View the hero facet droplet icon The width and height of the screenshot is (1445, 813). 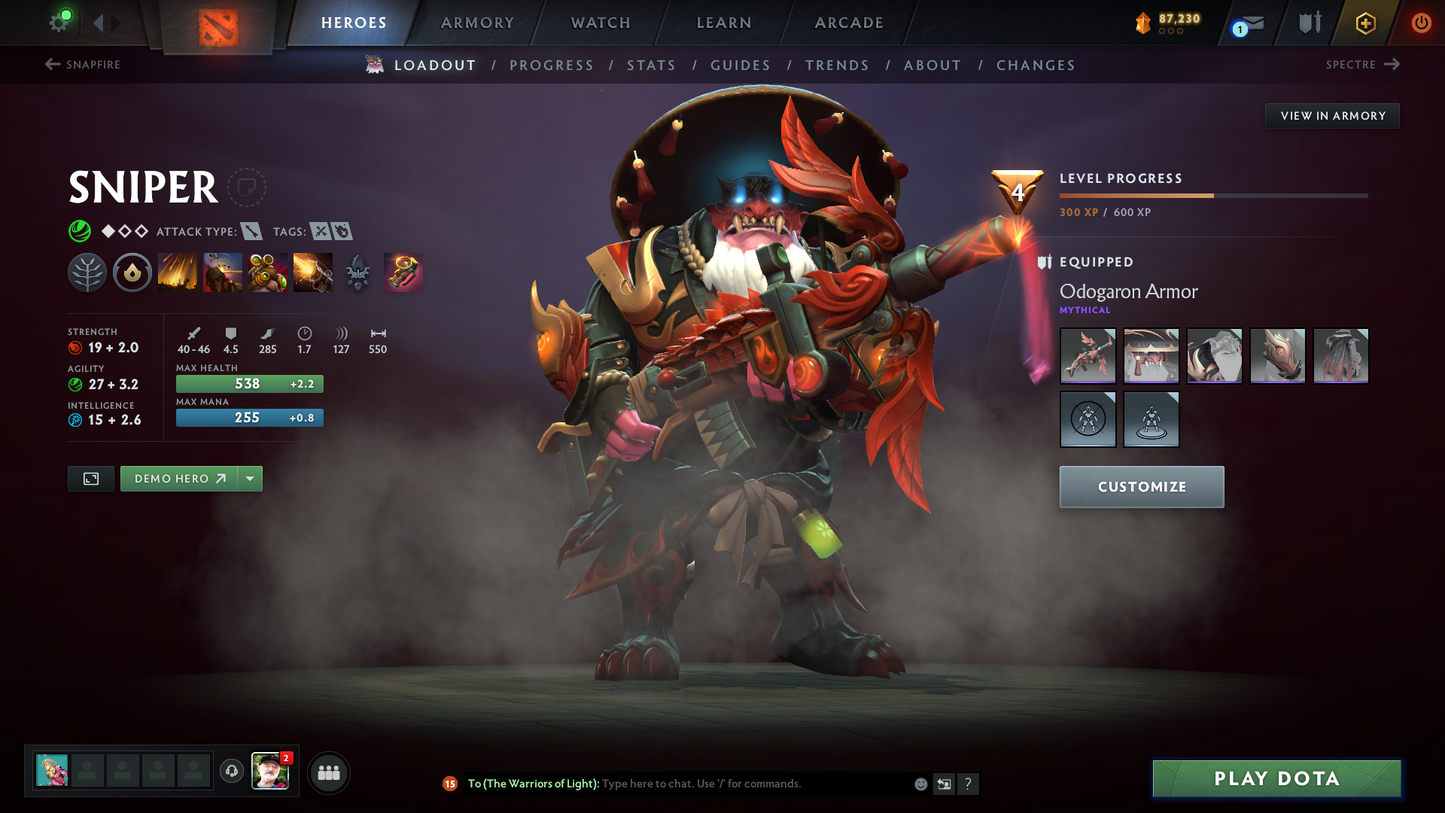[132, 271]
